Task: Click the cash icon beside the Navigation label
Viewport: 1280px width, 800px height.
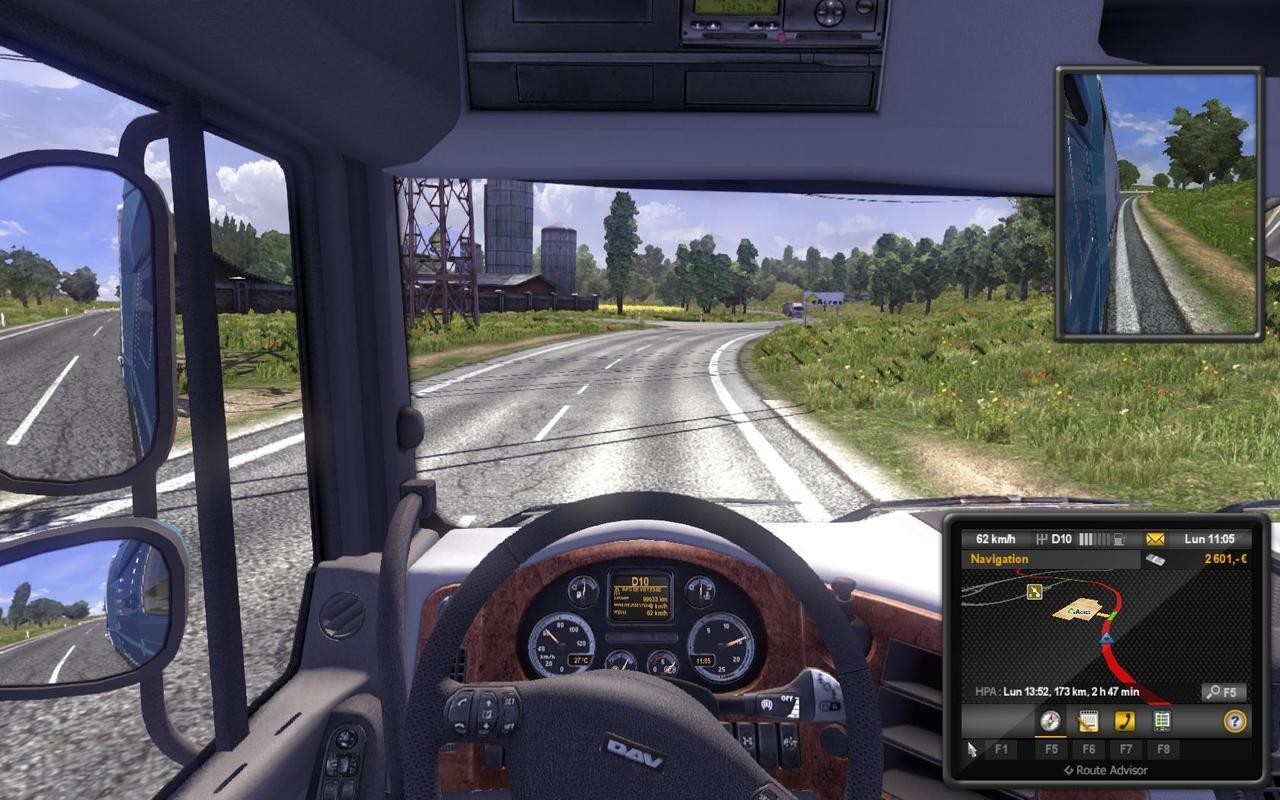Action: (x=1156, y=559)
